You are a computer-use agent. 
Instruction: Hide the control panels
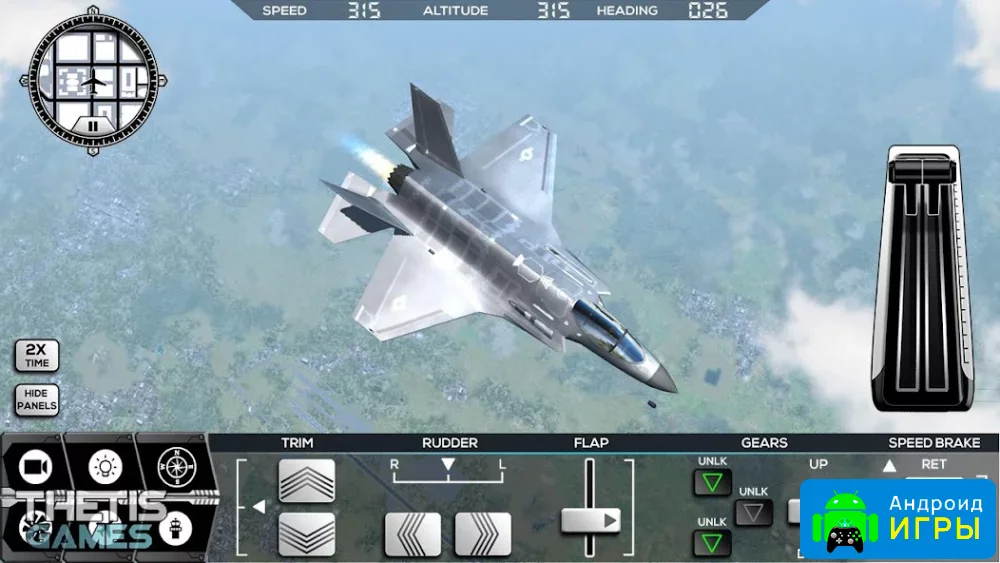36,400
